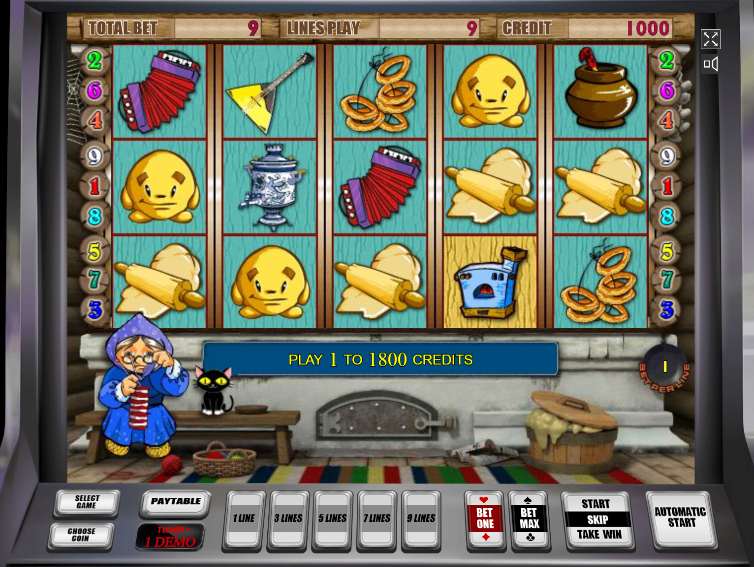Choose the 3 Lines button
754x567 pixels.
pos(289,519)
